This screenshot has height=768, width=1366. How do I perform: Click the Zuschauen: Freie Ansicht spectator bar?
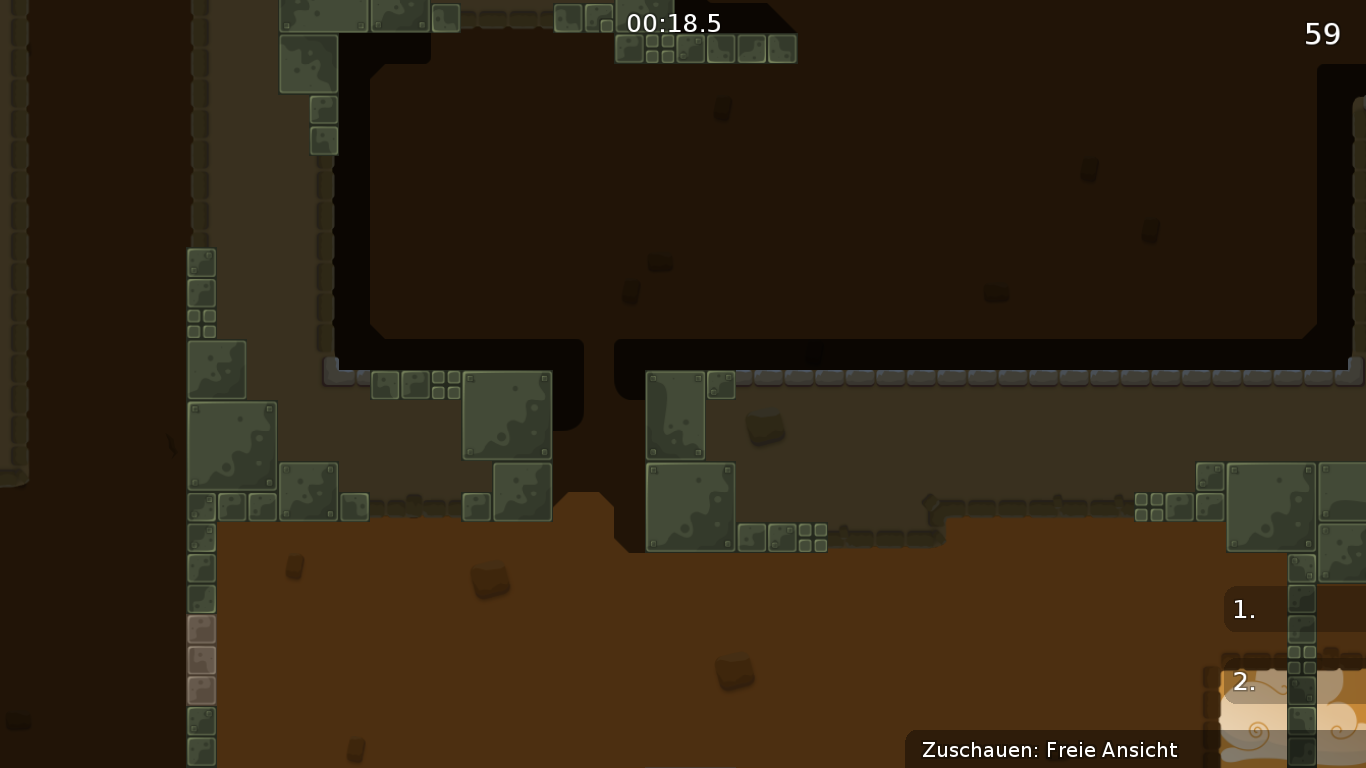[x=1051, y=750]
